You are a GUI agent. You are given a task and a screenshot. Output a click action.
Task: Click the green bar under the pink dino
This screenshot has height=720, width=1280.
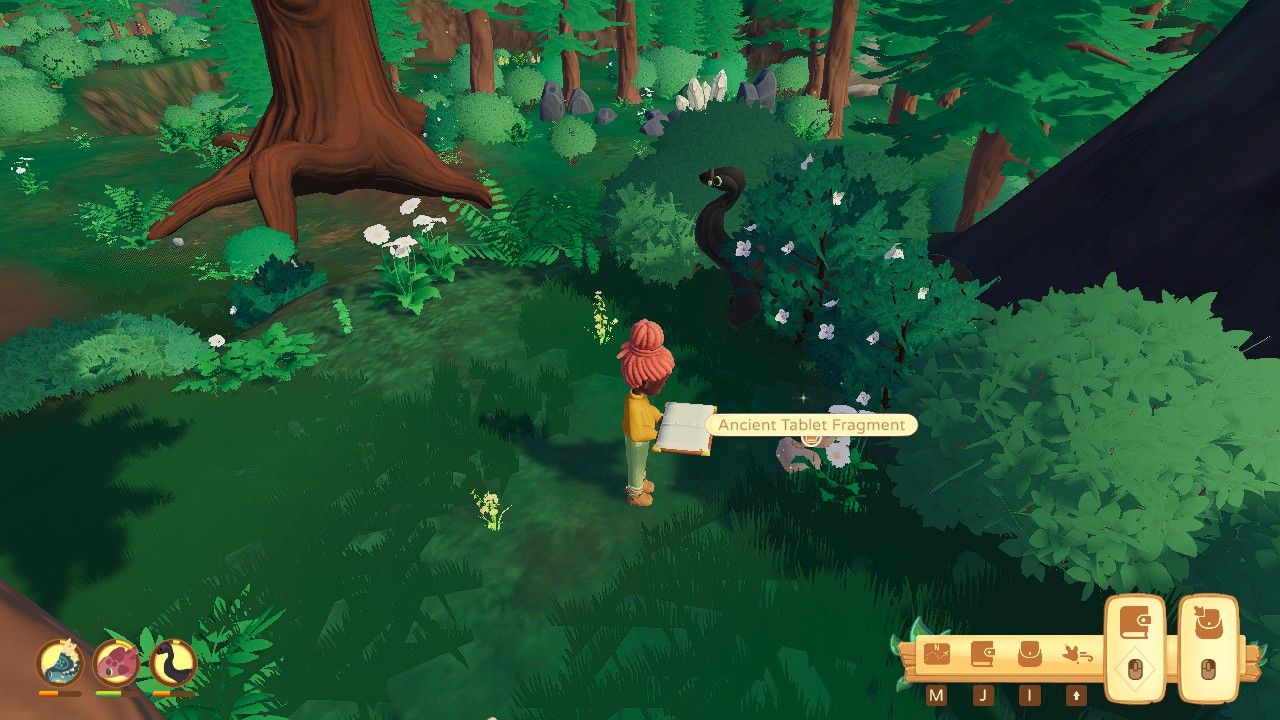(109, 694)
